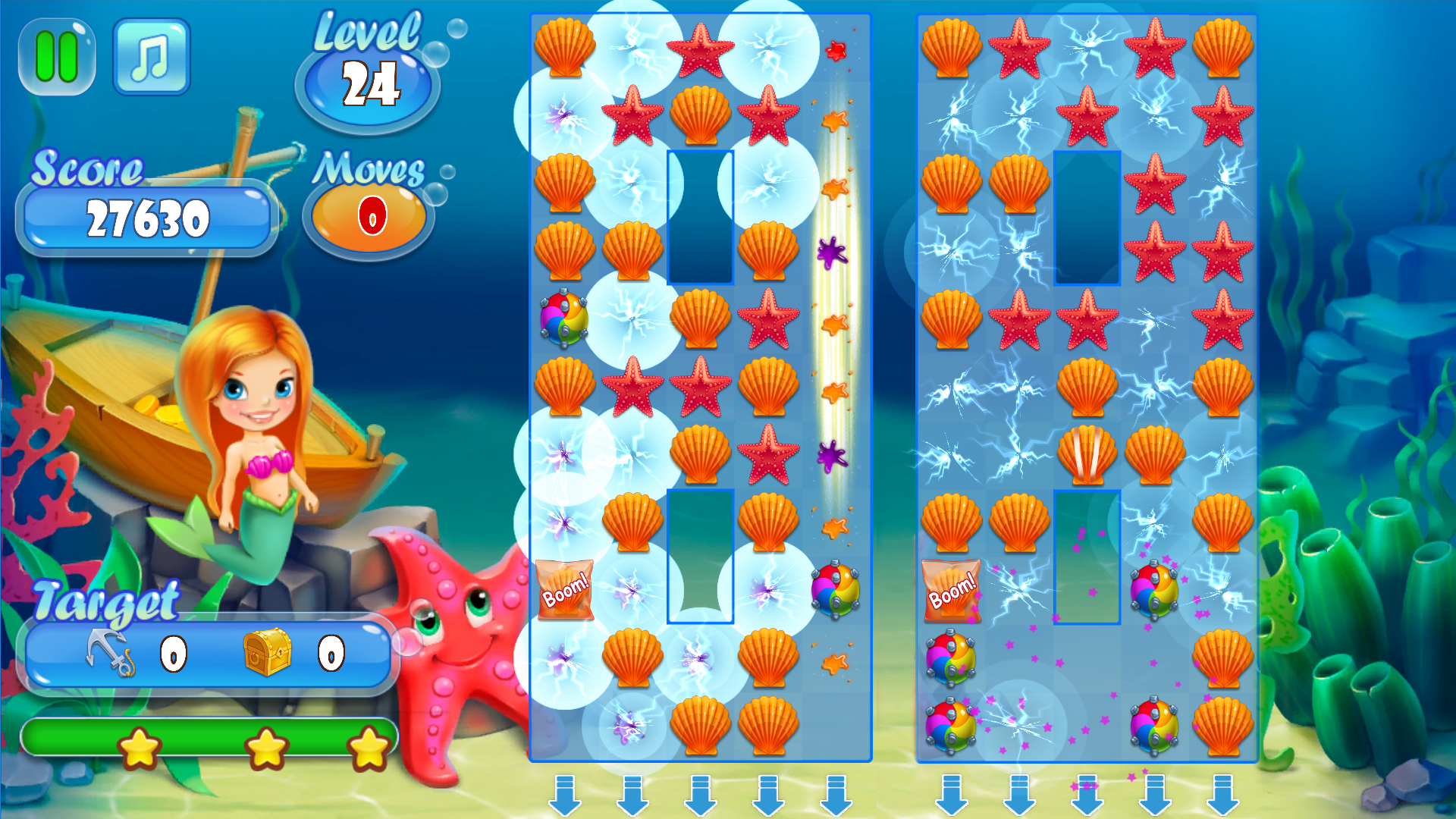Click the orange shell tile at top-left of right board

click(952, 49)
